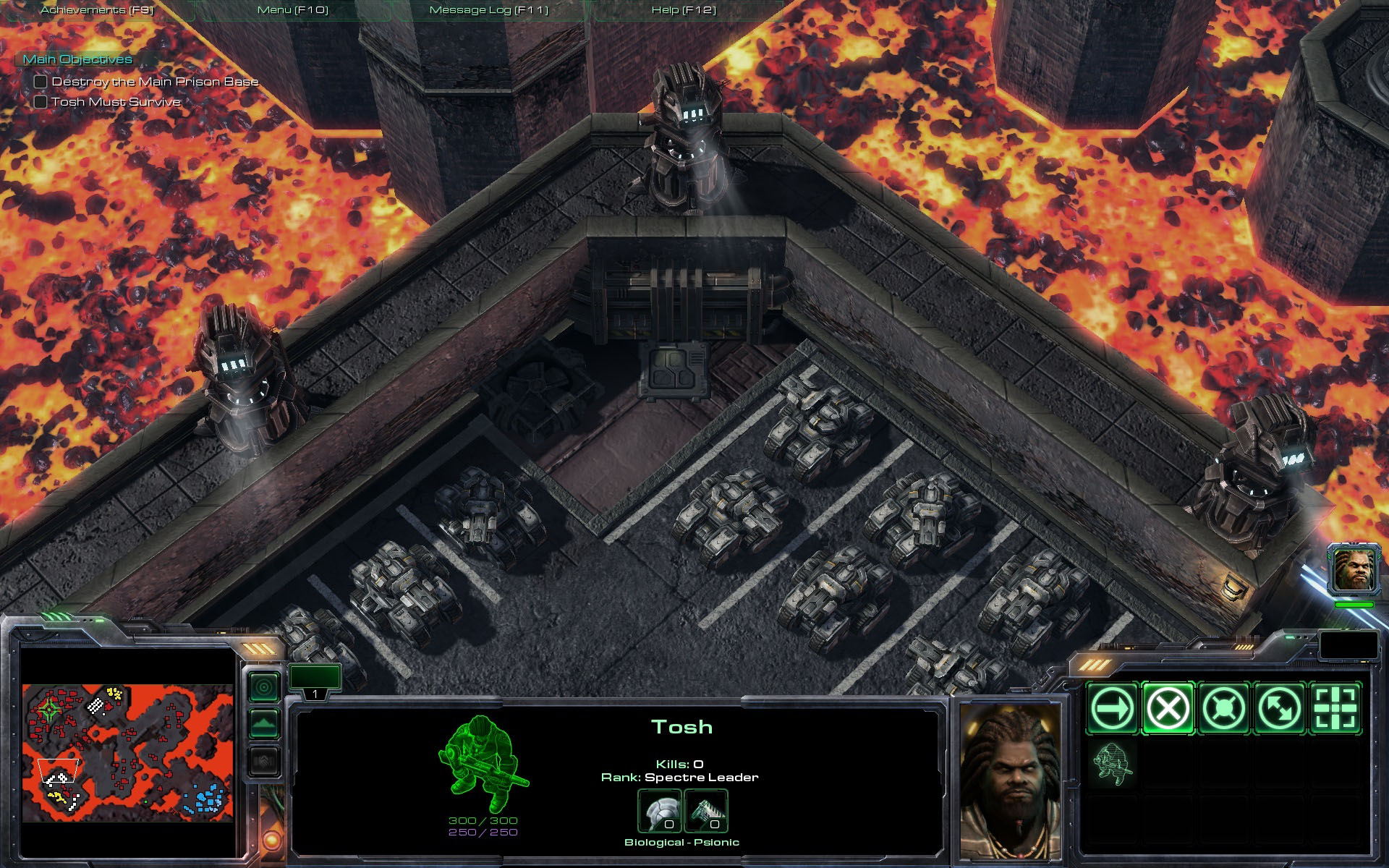
Task: Click the Destroy the Main Prison Base objective
Action: click(154, 82)
